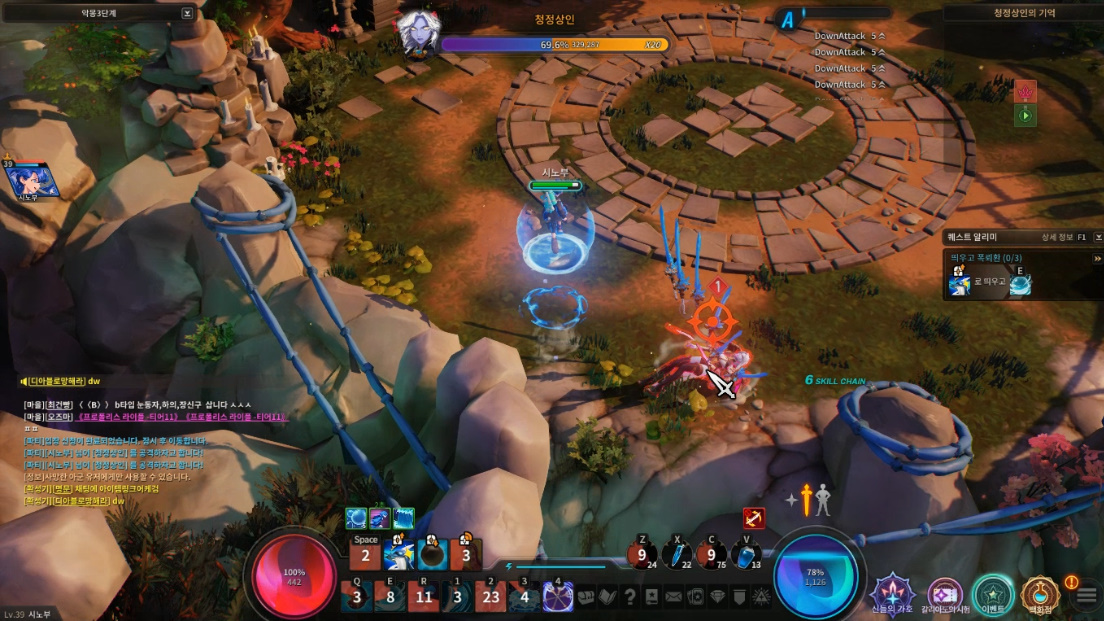
Task: Click the green play arrow button
Action: click(x=1025, y=116)
